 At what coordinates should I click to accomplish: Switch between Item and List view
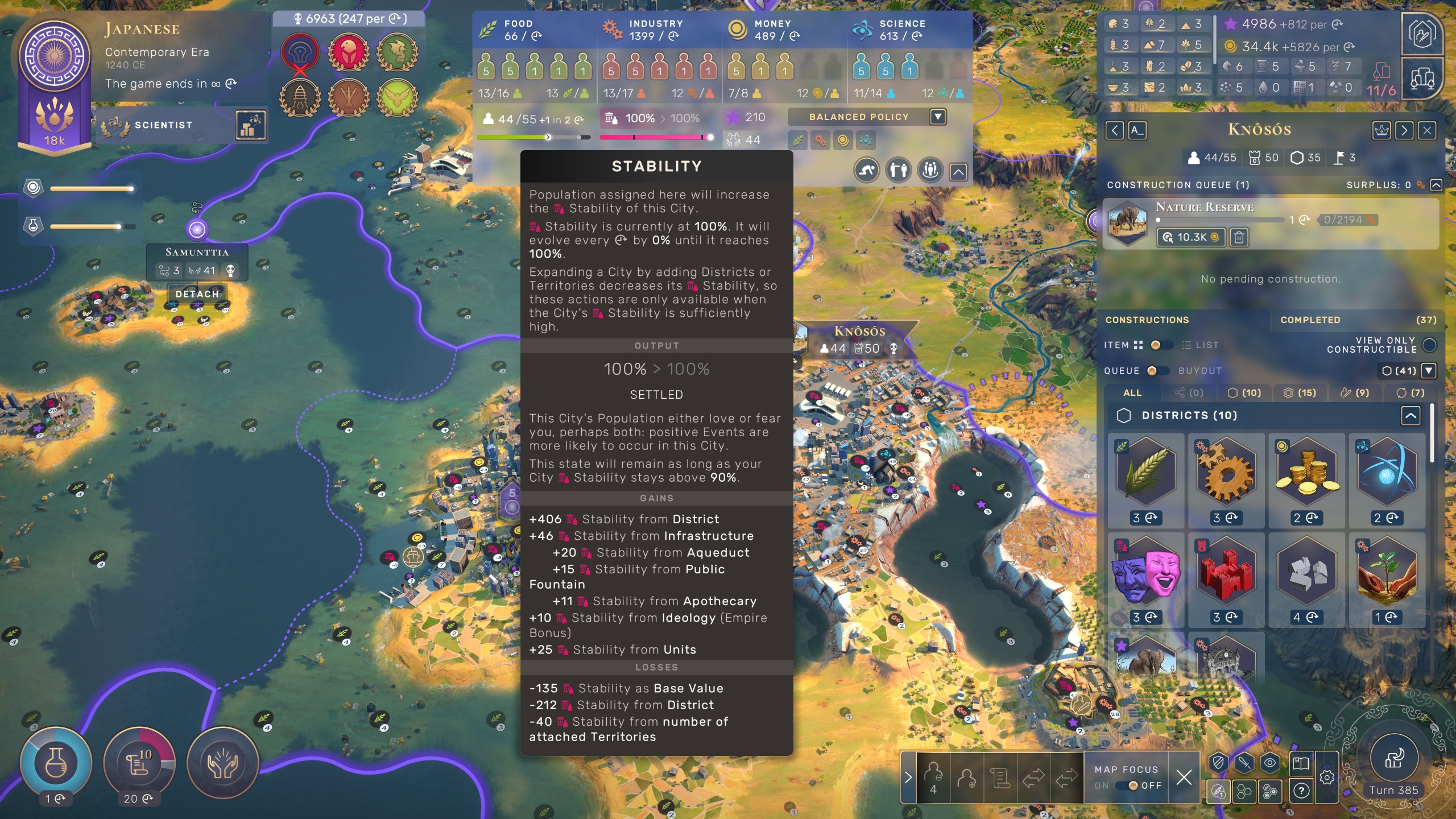(x=1161, y=345)
